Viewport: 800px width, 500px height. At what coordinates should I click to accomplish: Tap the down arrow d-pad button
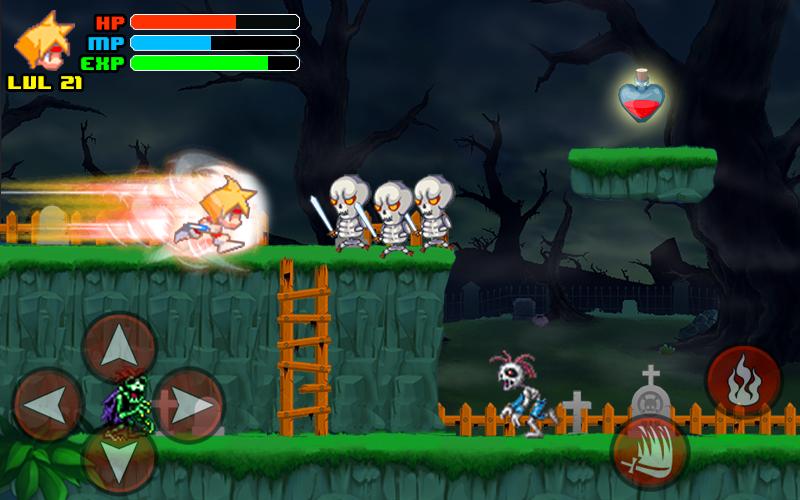coord(119,460)
